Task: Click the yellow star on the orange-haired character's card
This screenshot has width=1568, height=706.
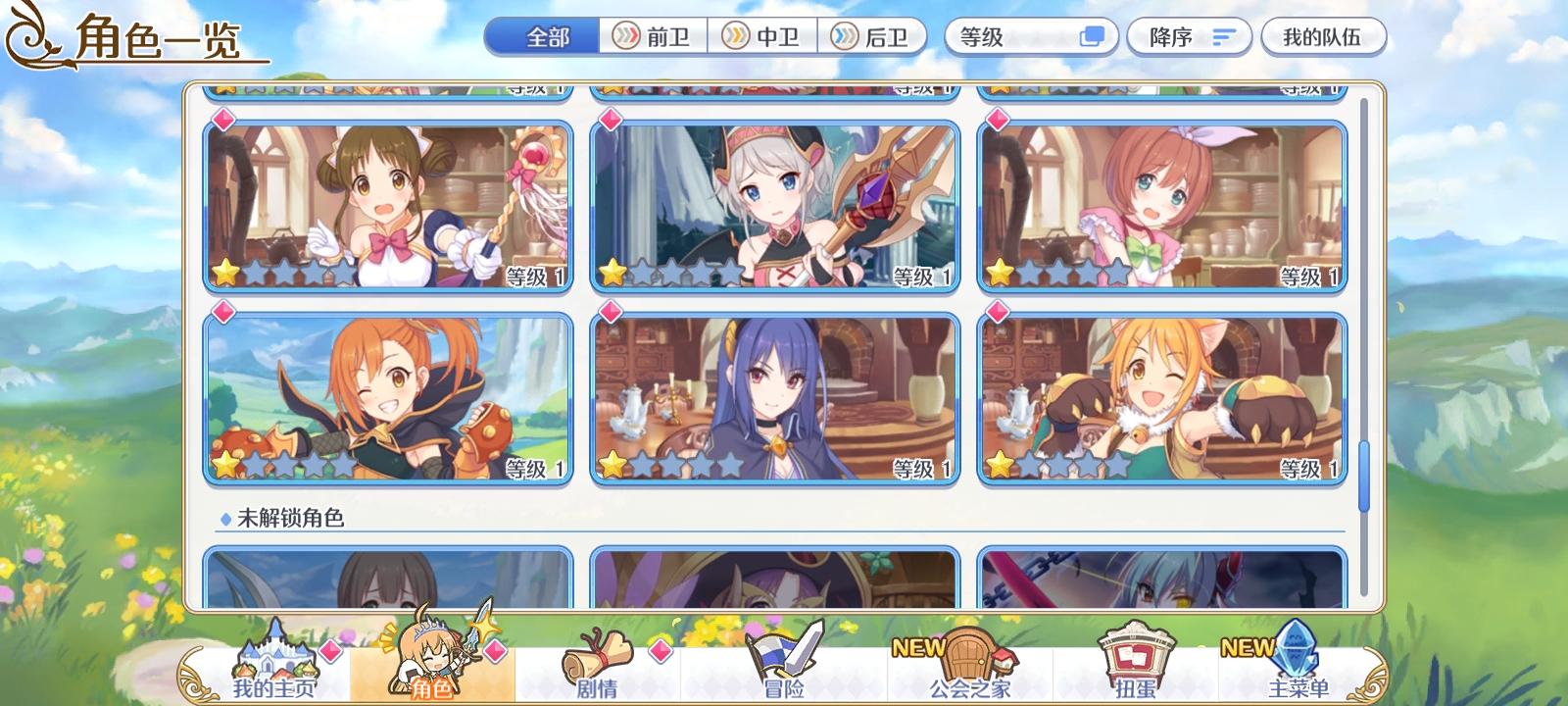Action: coord(225,462)
